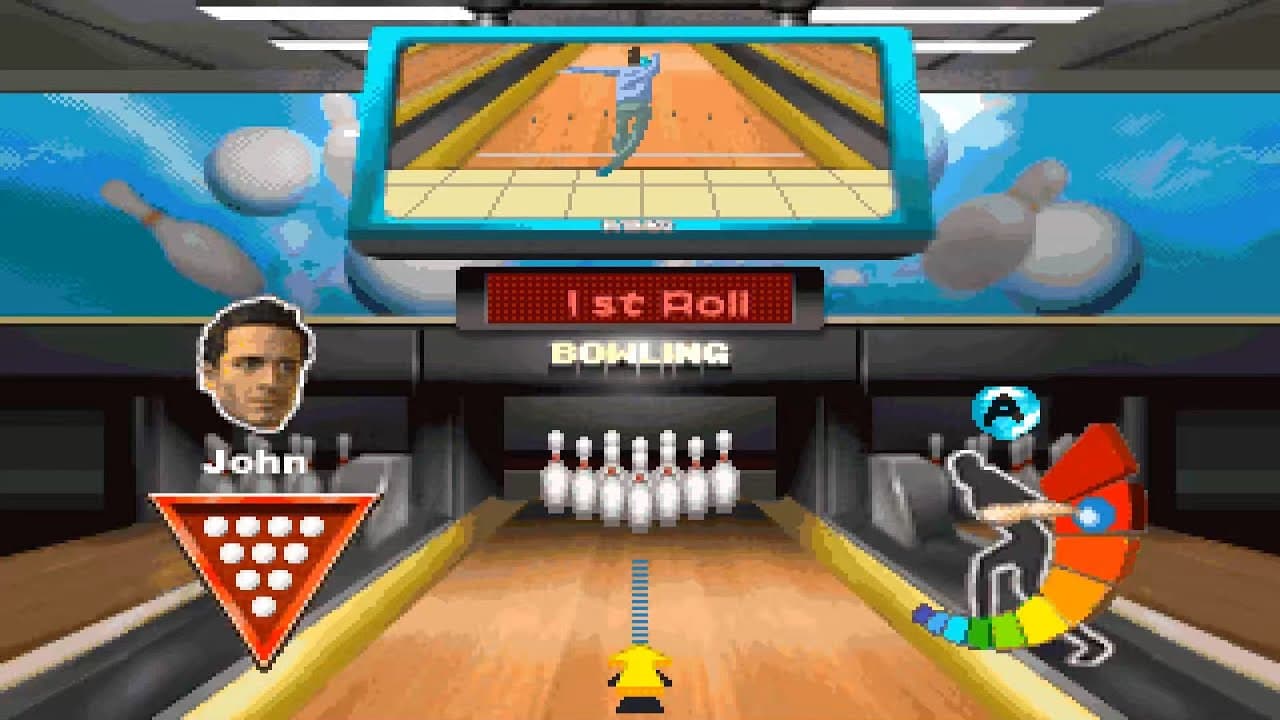Expand the John player name label
The height and width of the screenshot is (720, 1280).
[253, 461]
